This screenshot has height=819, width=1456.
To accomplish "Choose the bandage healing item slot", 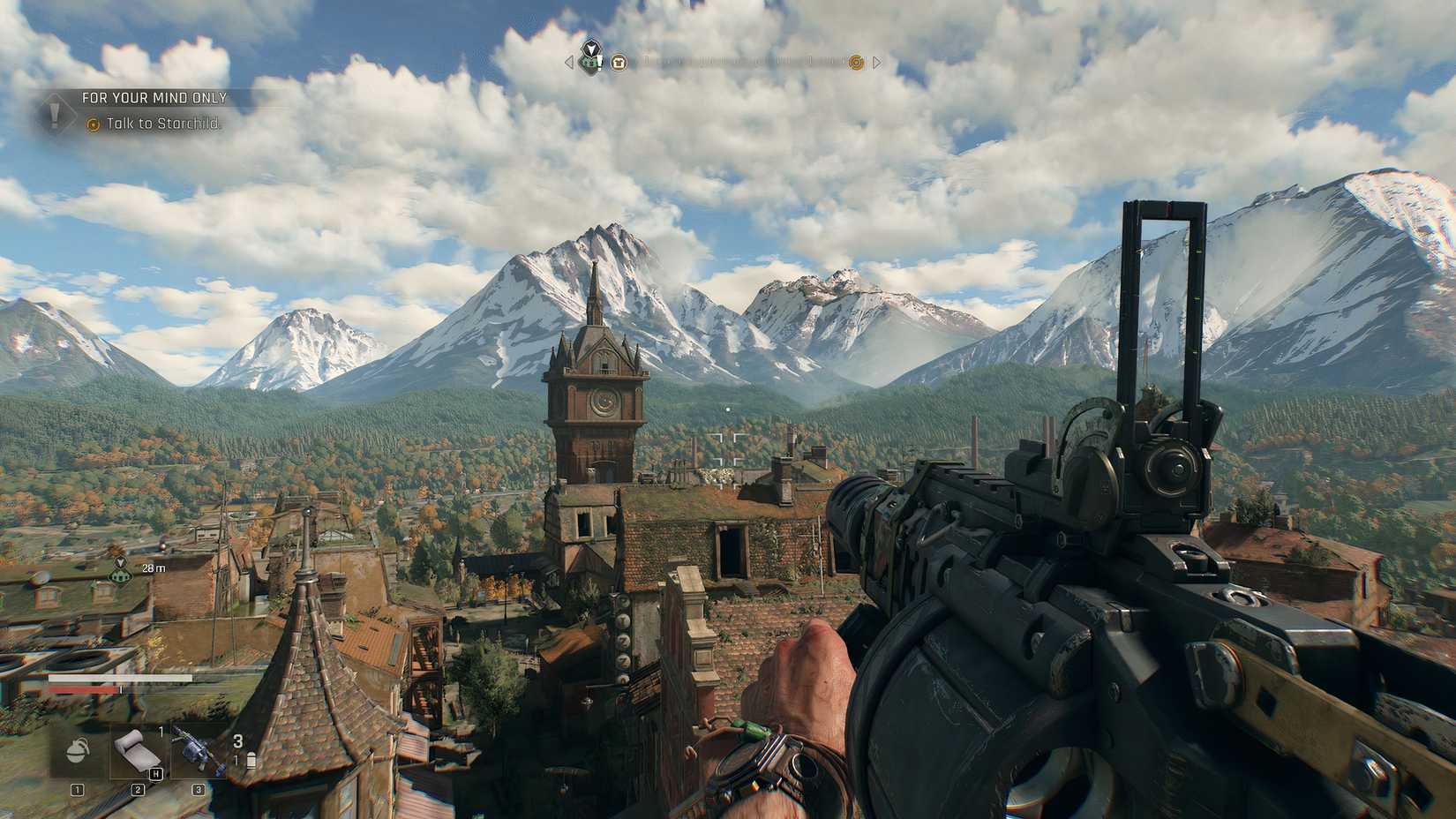I will click(137, 751).
